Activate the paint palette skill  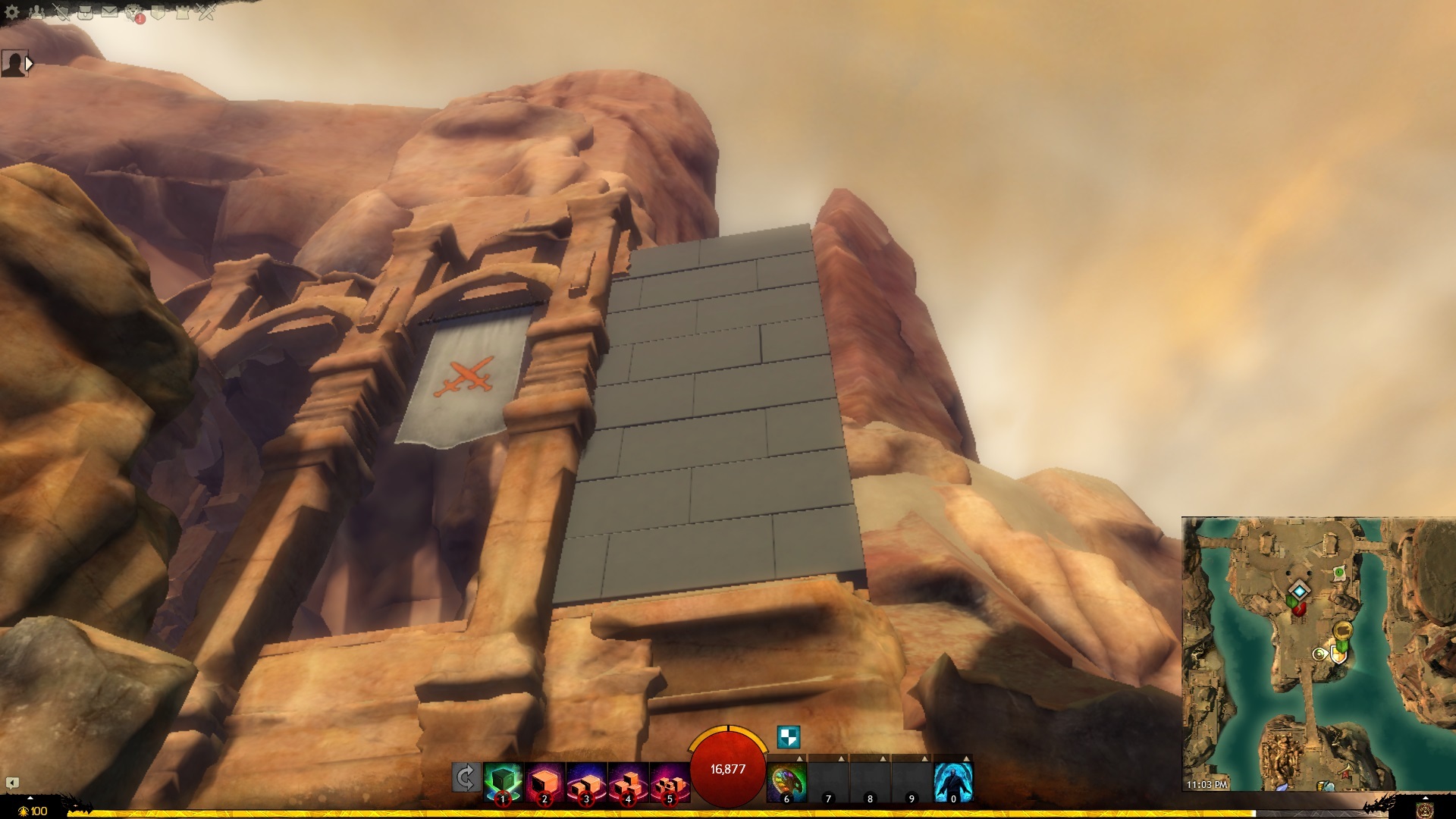tap(786, 781)
